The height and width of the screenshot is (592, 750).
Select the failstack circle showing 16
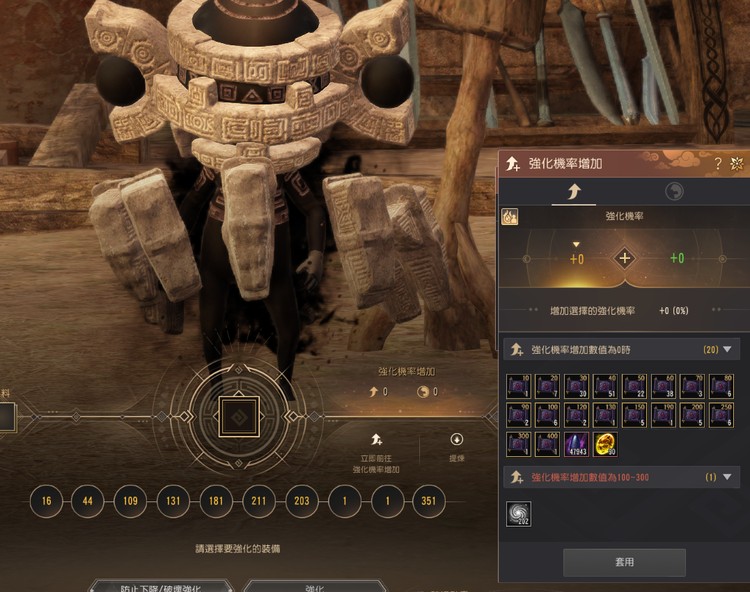46,501
